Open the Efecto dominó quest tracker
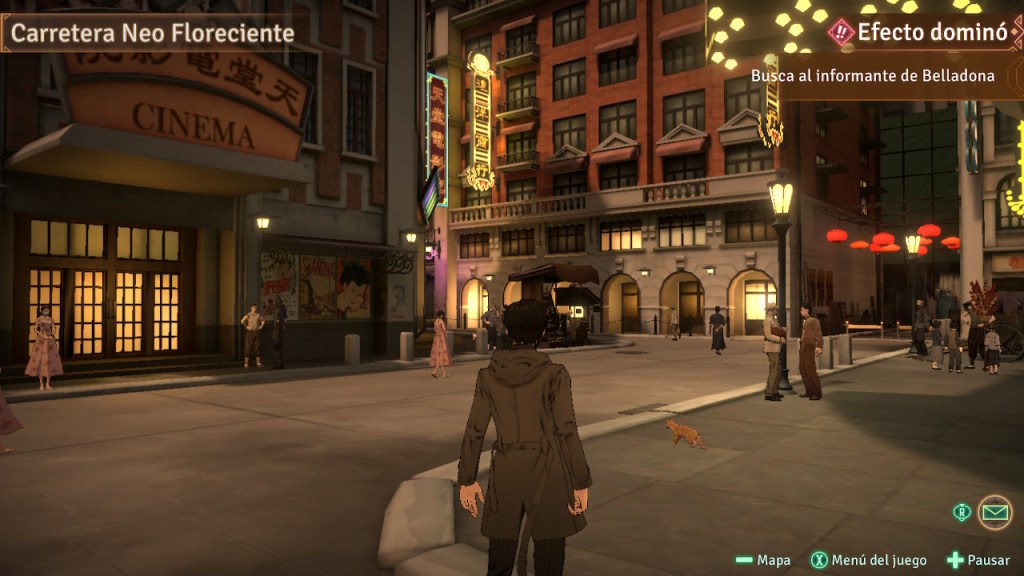The height and width of the screenshot is (576, 1024). point(918,32)
